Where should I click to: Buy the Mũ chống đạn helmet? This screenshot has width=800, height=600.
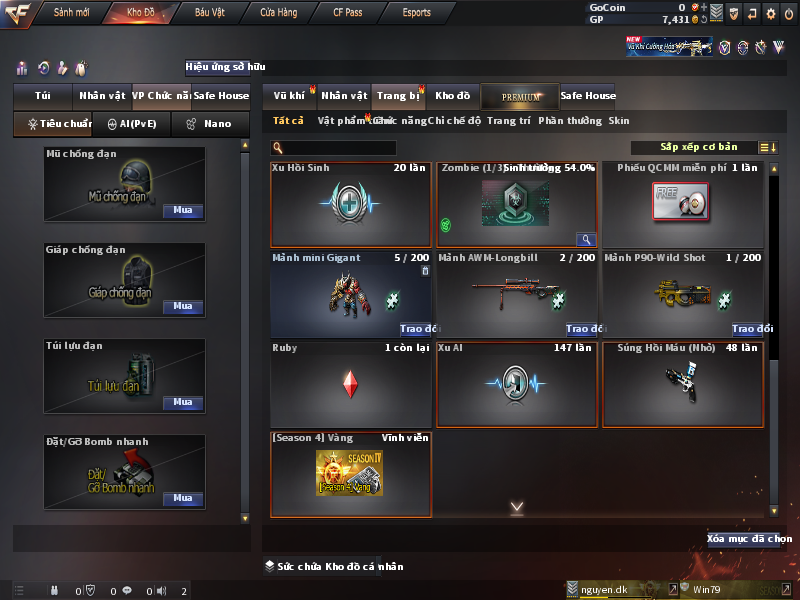click(182, 211)
